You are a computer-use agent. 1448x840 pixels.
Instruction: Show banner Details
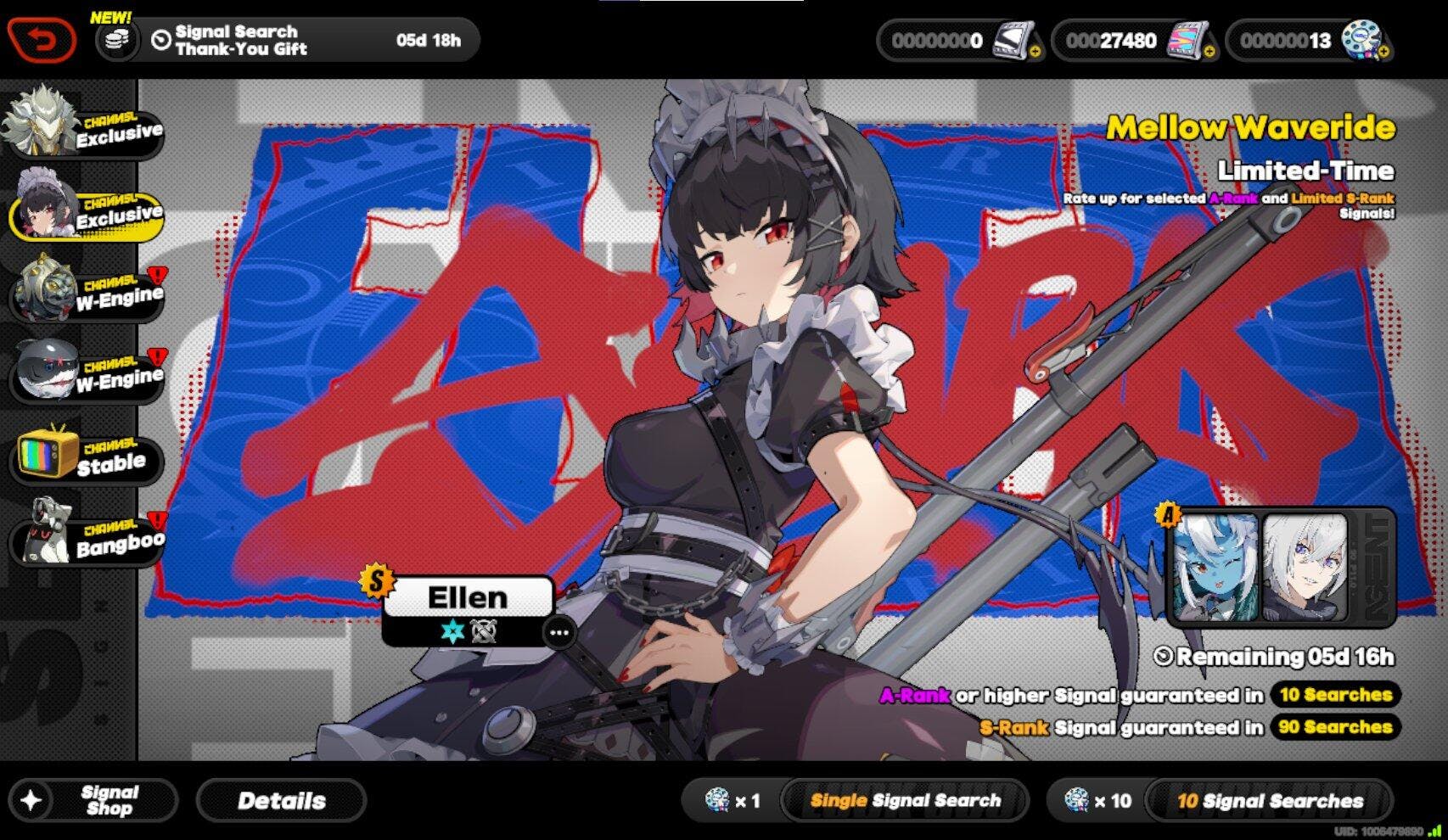[281, 800]
